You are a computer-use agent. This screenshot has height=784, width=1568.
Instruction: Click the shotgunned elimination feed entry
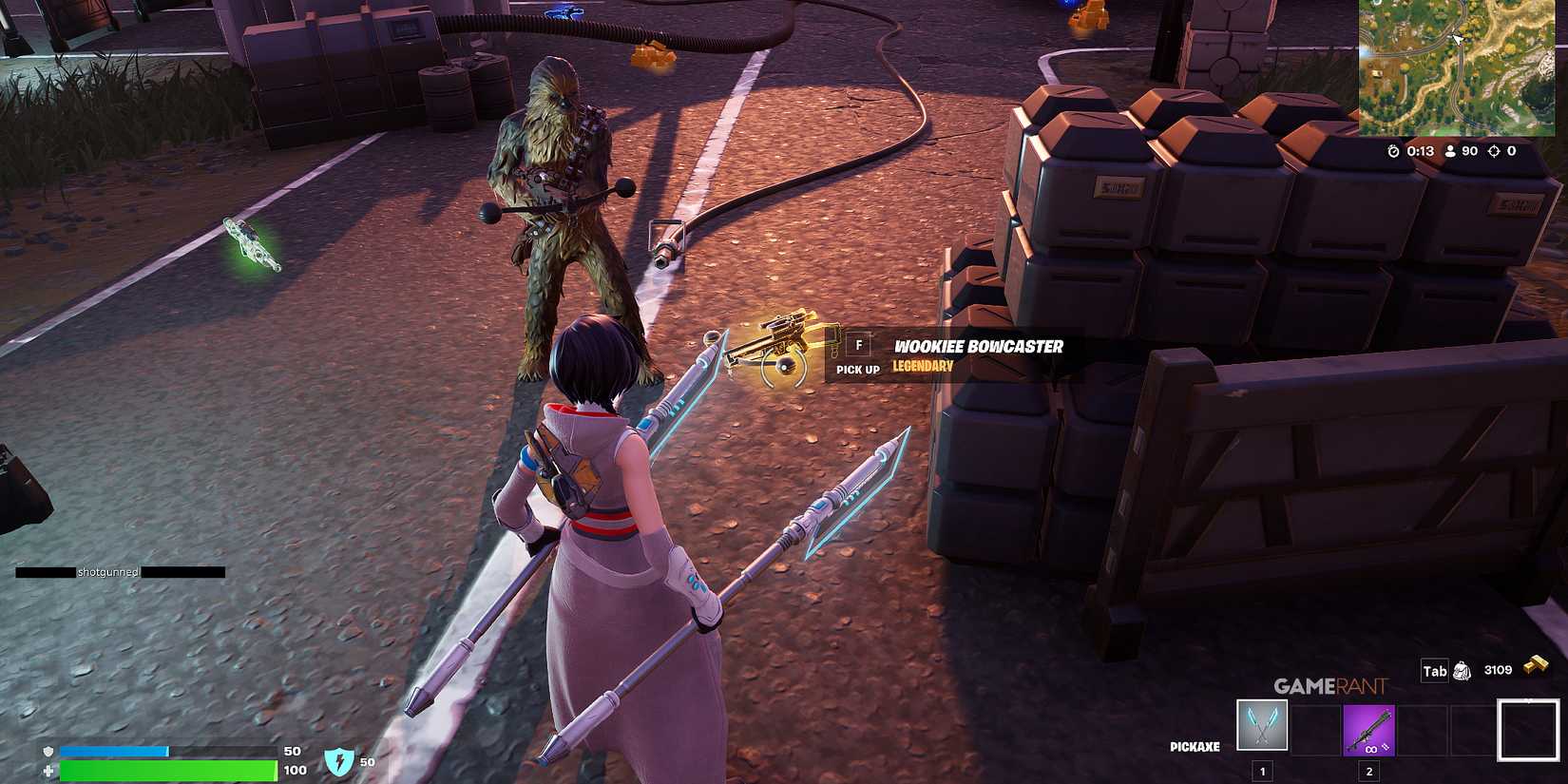click(107, 572)
